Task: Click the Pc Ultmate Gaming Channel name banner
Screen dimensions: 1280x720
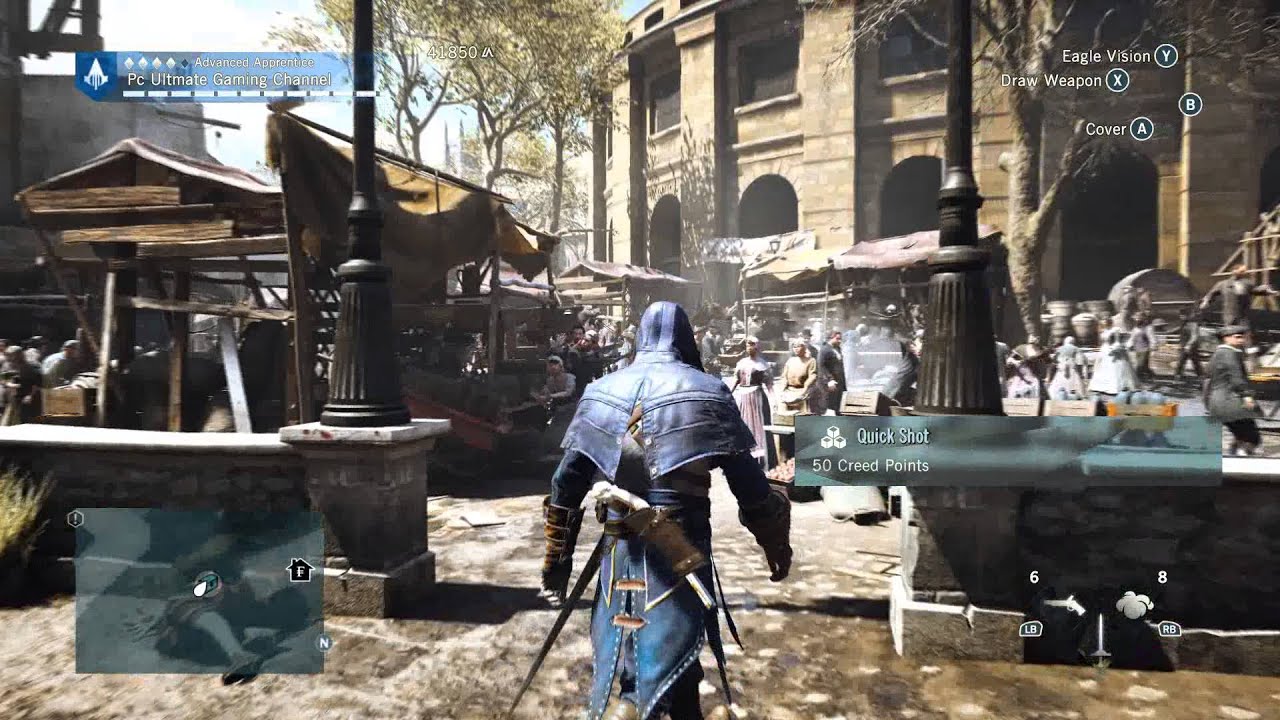Action: click(229, 79)
